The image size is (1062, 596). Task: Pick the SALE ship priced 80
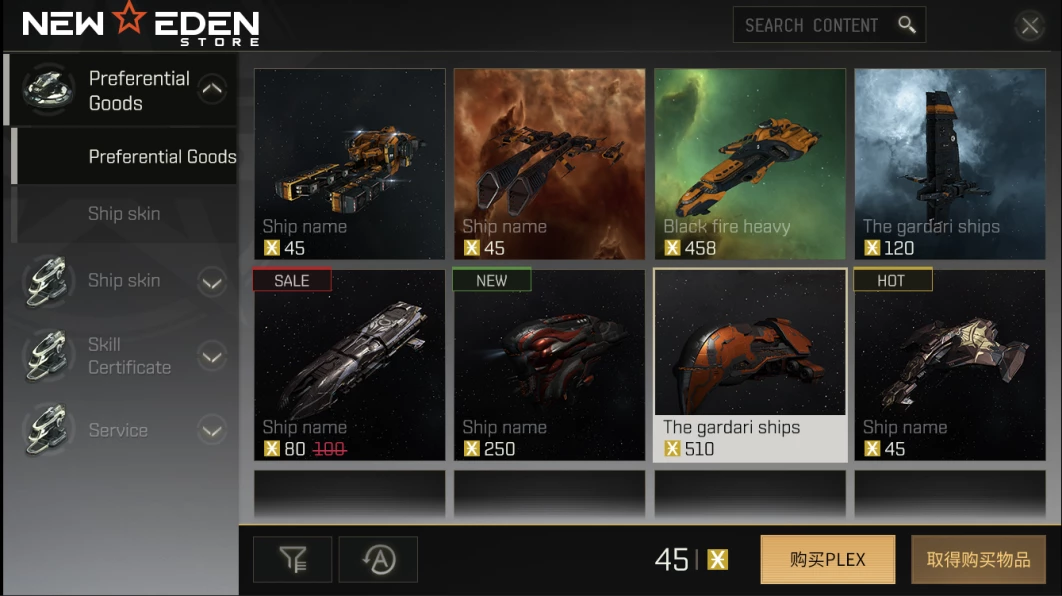point(349,365)
